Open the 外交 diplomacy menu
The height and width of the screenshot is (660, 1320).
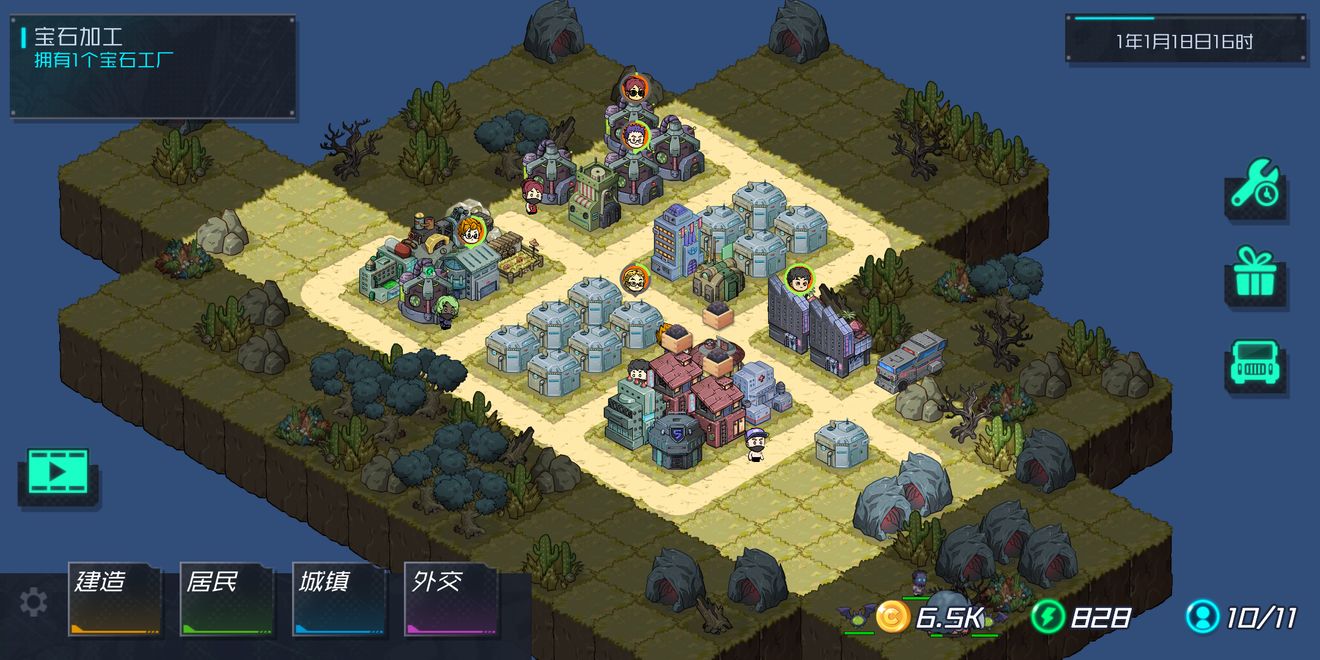(450, 599)
